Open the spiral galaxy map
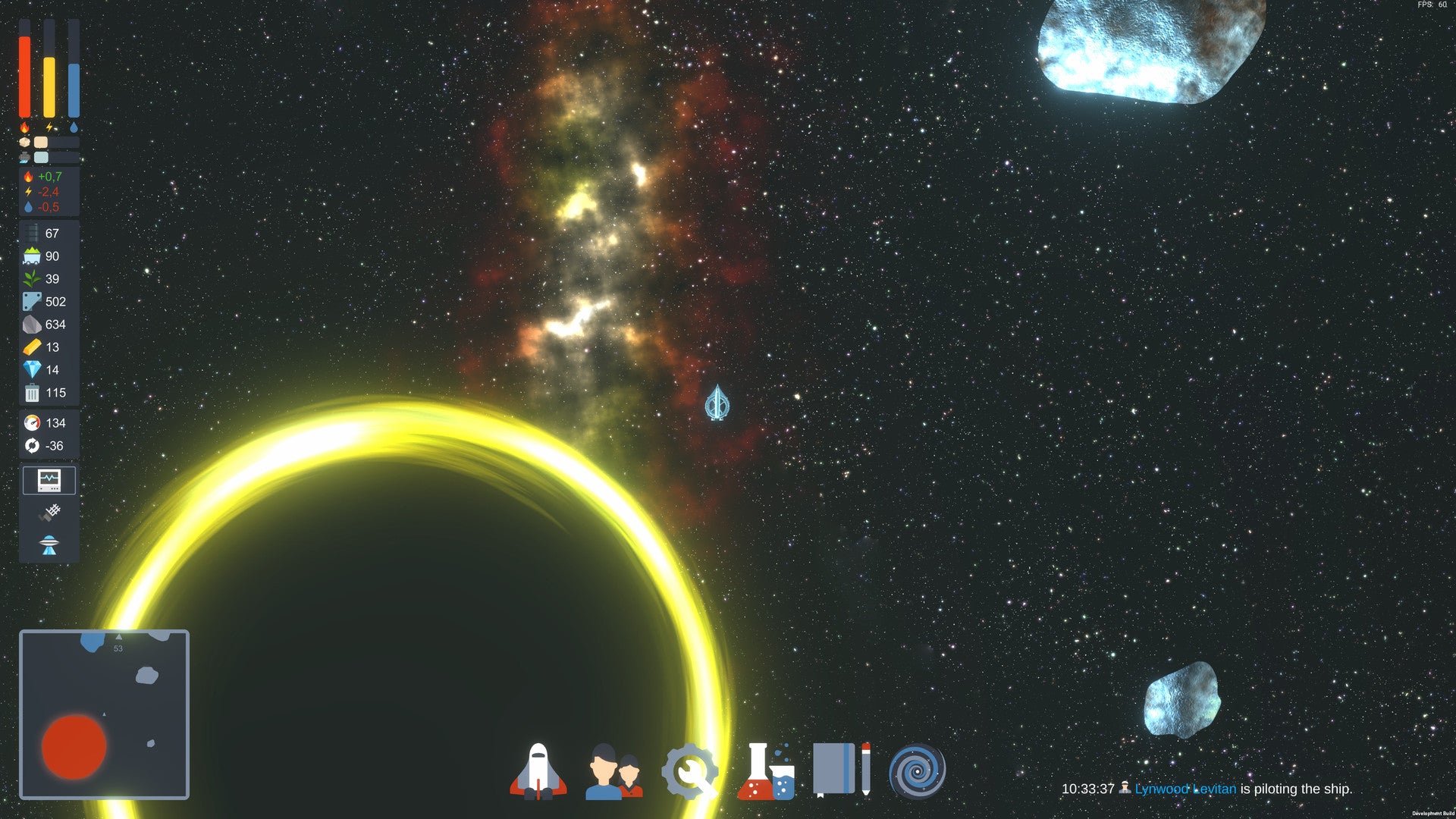This screenshot has height=819, width=1456. click(x=917, y=771)
